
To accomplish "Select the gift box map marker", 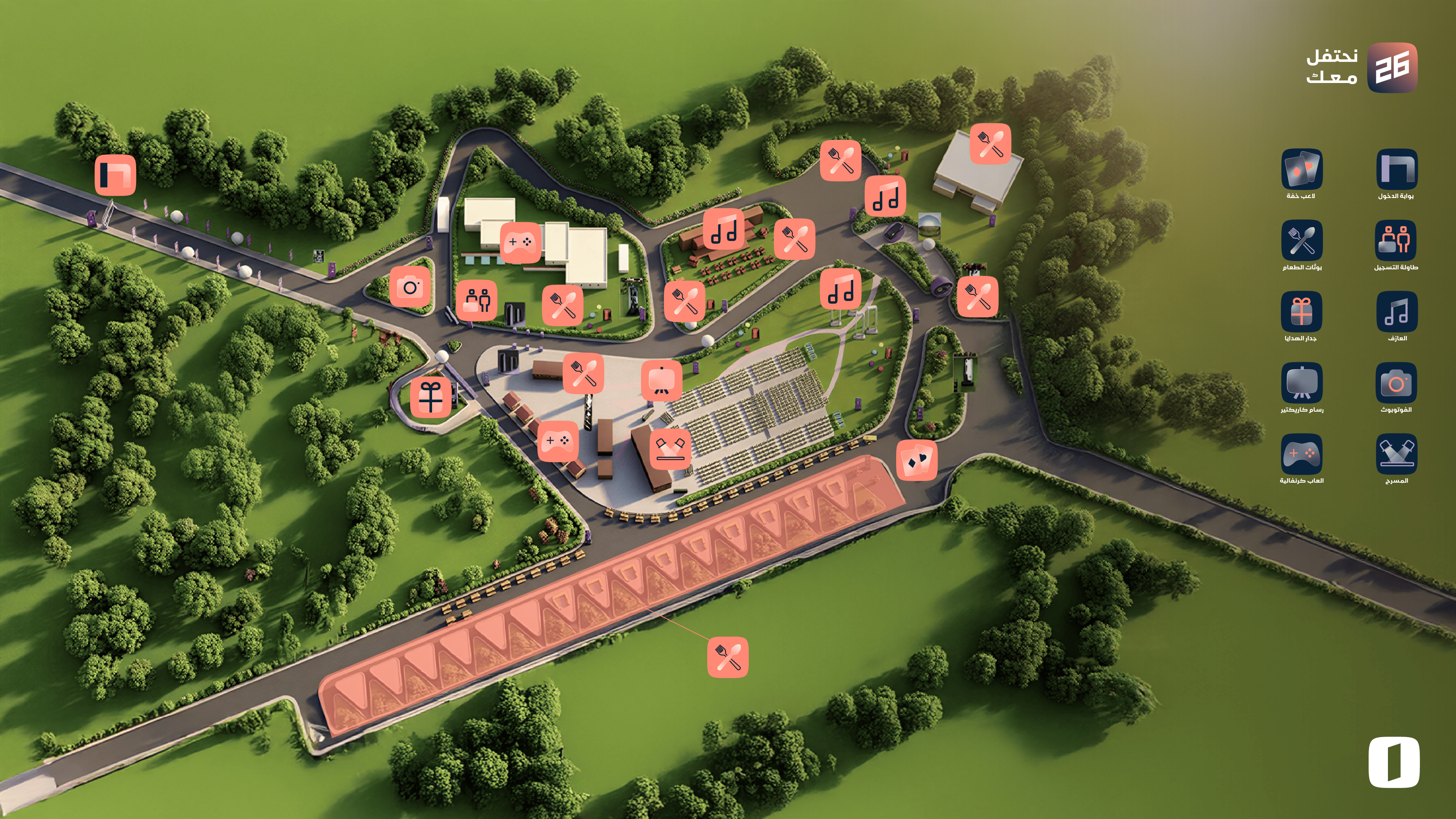I will click(x=431, y=397).
